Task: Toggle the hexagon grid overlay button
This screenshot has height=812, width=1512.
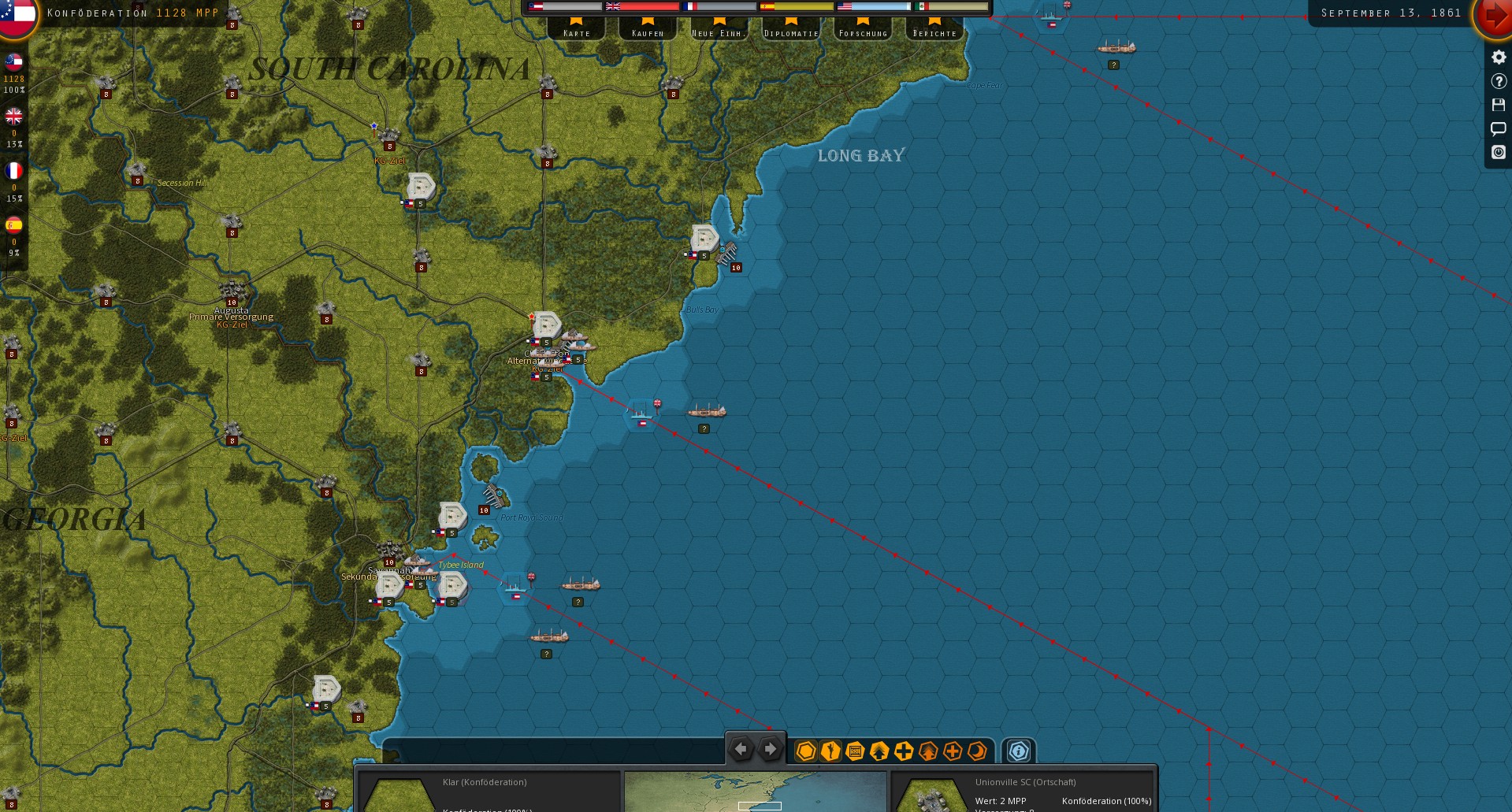Action: pyautogui.click(x=805, y=751)
